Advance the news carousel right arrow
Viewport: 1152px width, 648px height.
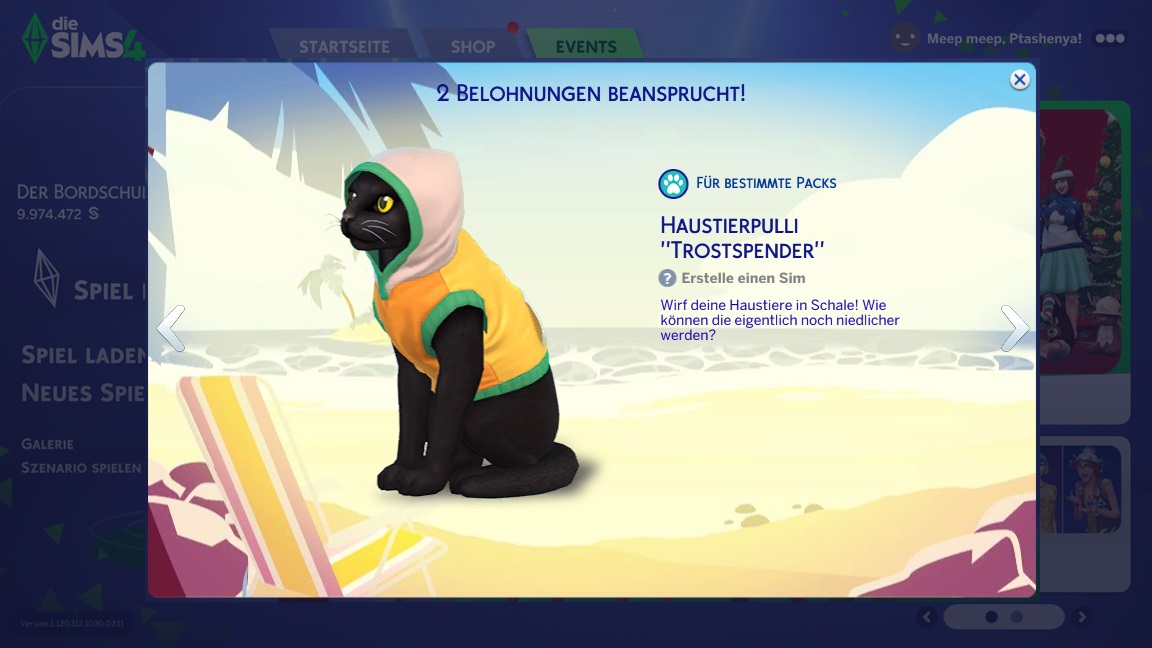point(1081,617)
